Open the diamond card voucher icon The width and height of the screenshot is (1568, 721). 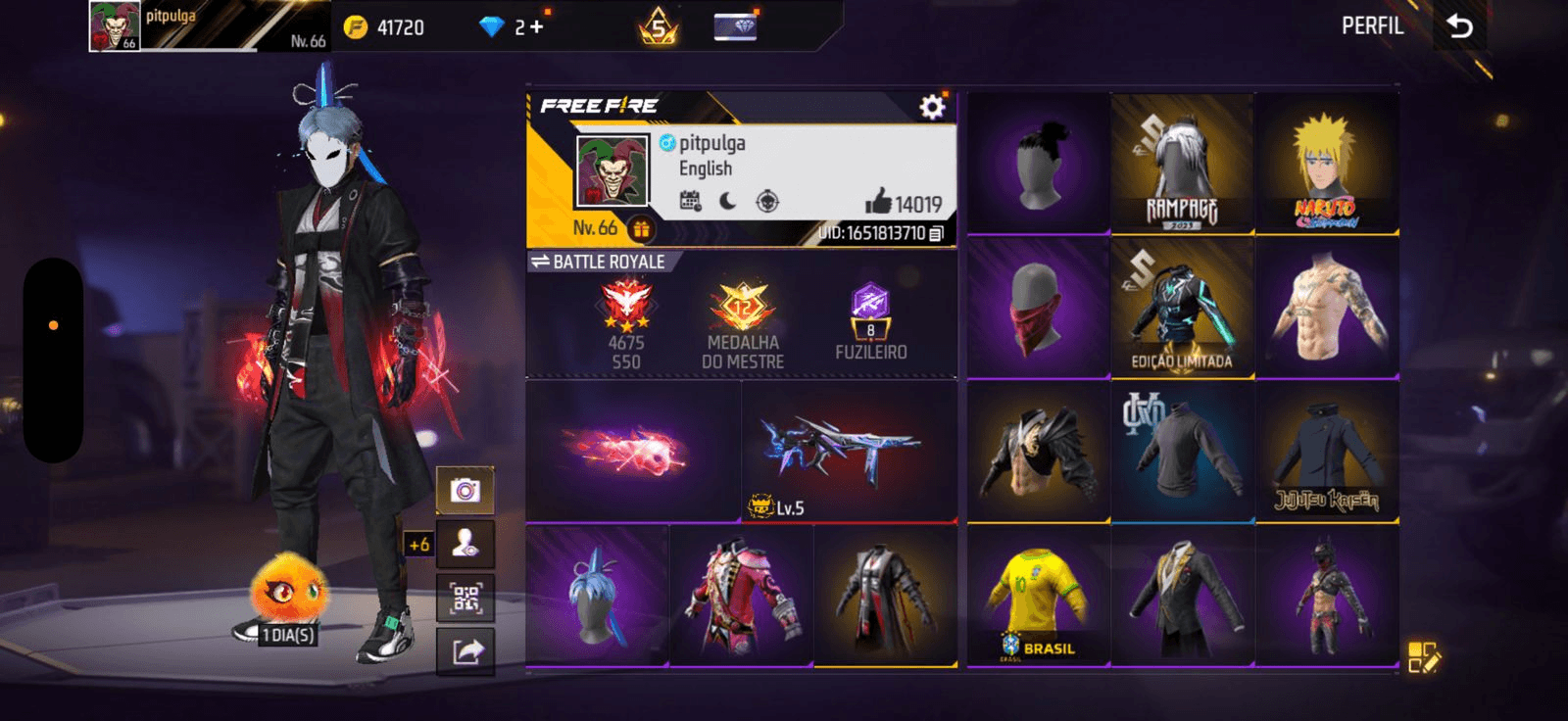[x=735, y=27]
